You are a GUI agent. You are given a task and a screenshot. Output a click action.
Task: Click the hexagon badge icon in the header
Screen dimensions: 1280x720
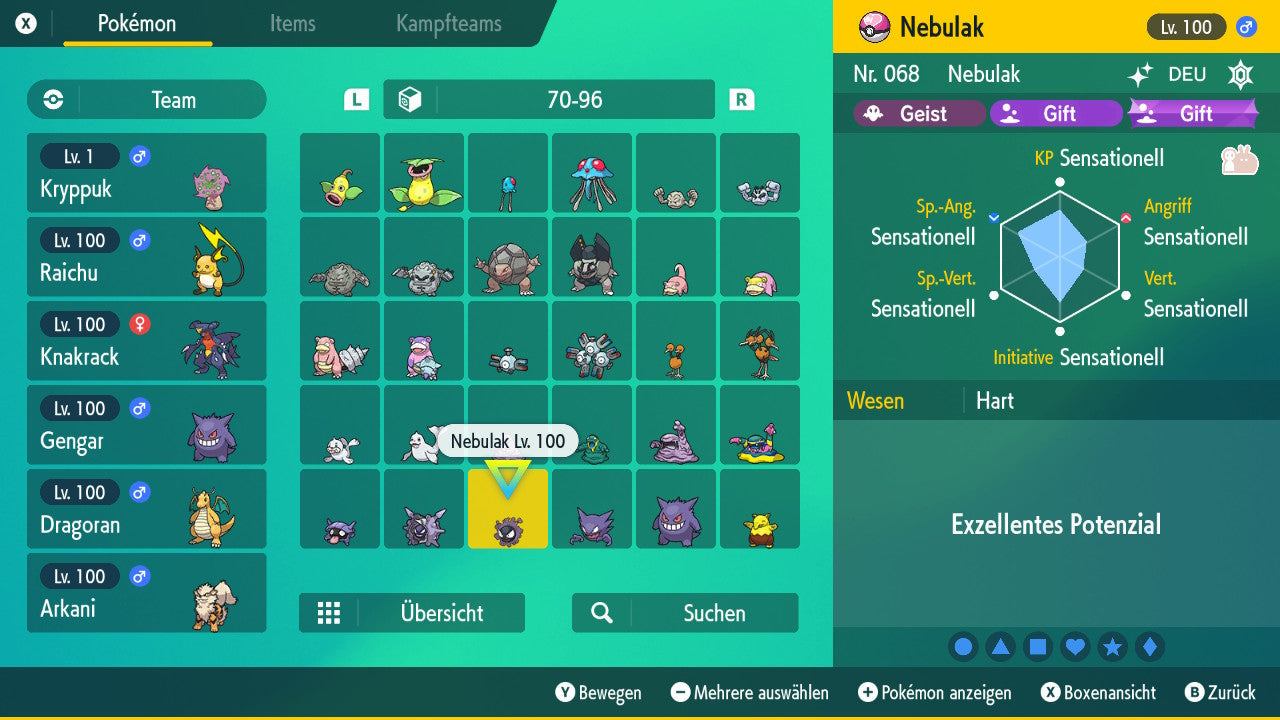[x=1239, y=74]
